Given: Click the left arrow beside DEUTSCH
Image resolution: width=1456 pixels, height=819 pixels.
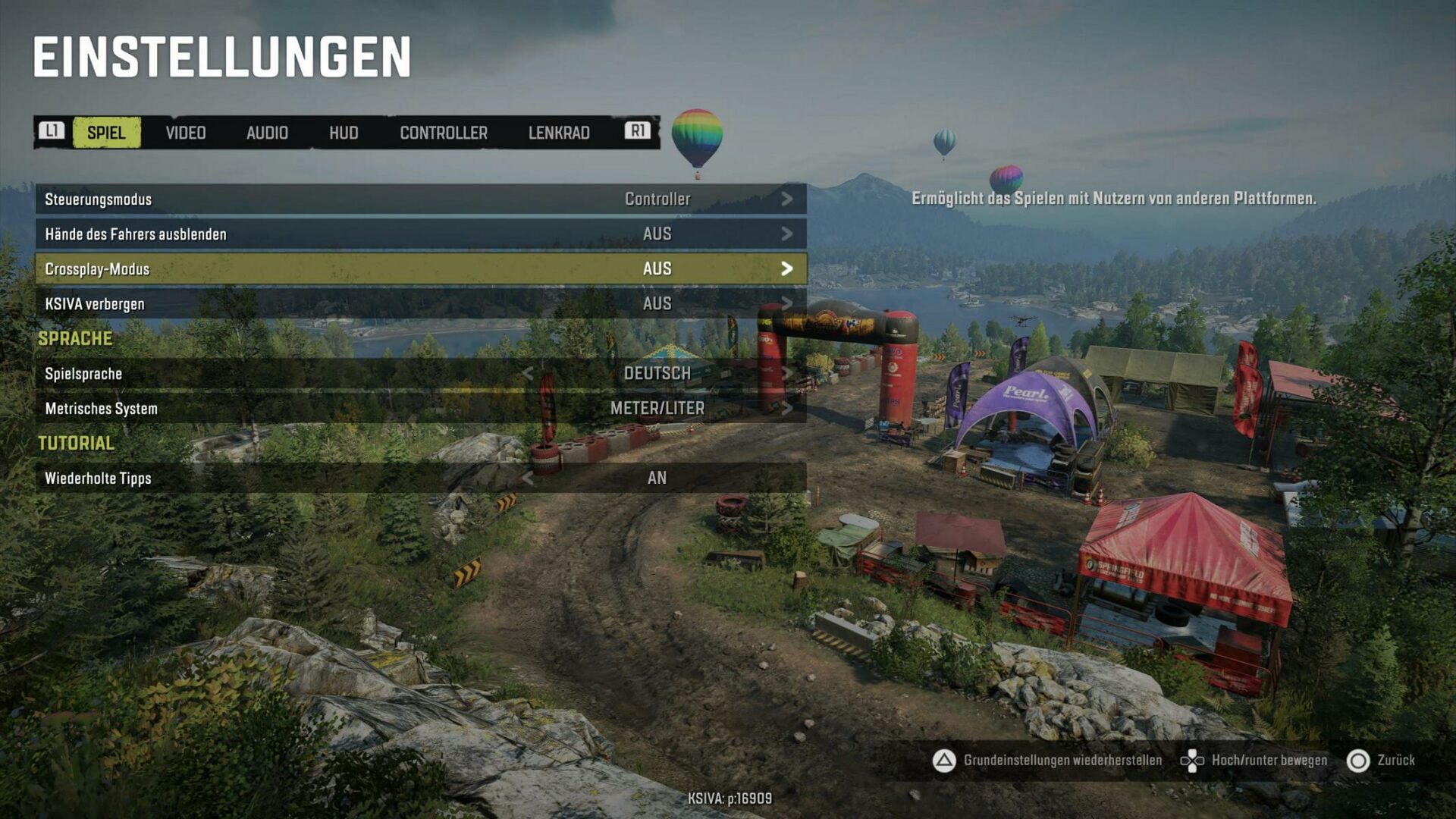Looking at the screenshot, I should (x=529, y=372).
